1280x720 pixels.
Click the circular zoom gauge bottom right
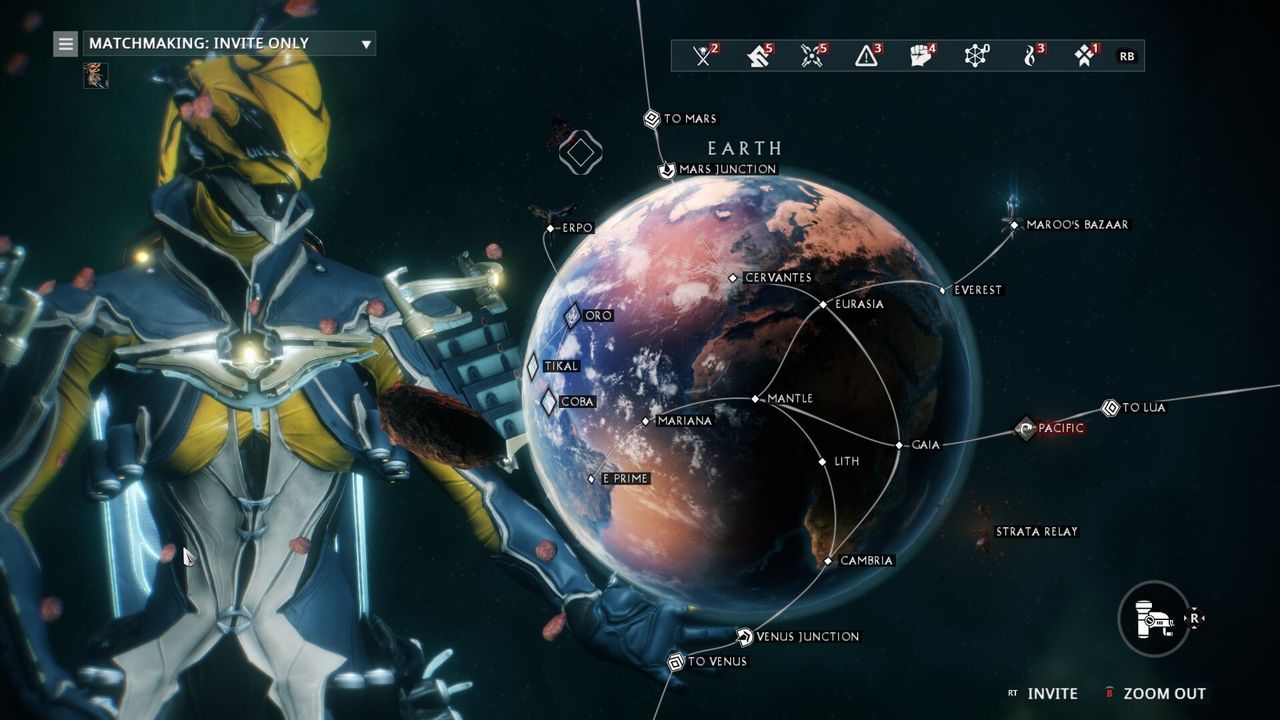1152,616
